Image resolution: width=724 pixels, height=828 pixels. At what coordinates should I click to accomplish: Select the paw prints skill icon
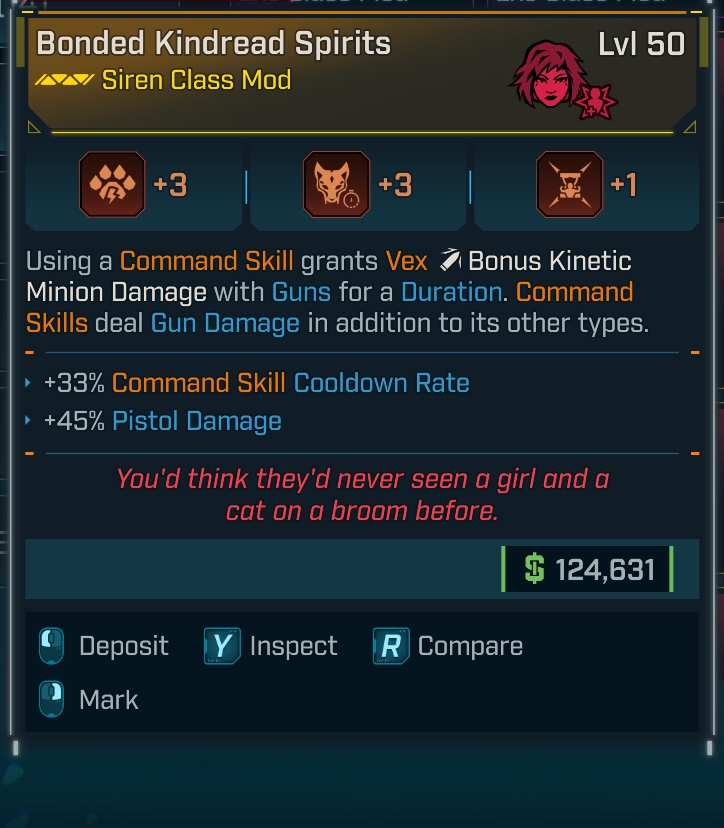[111, 185]
